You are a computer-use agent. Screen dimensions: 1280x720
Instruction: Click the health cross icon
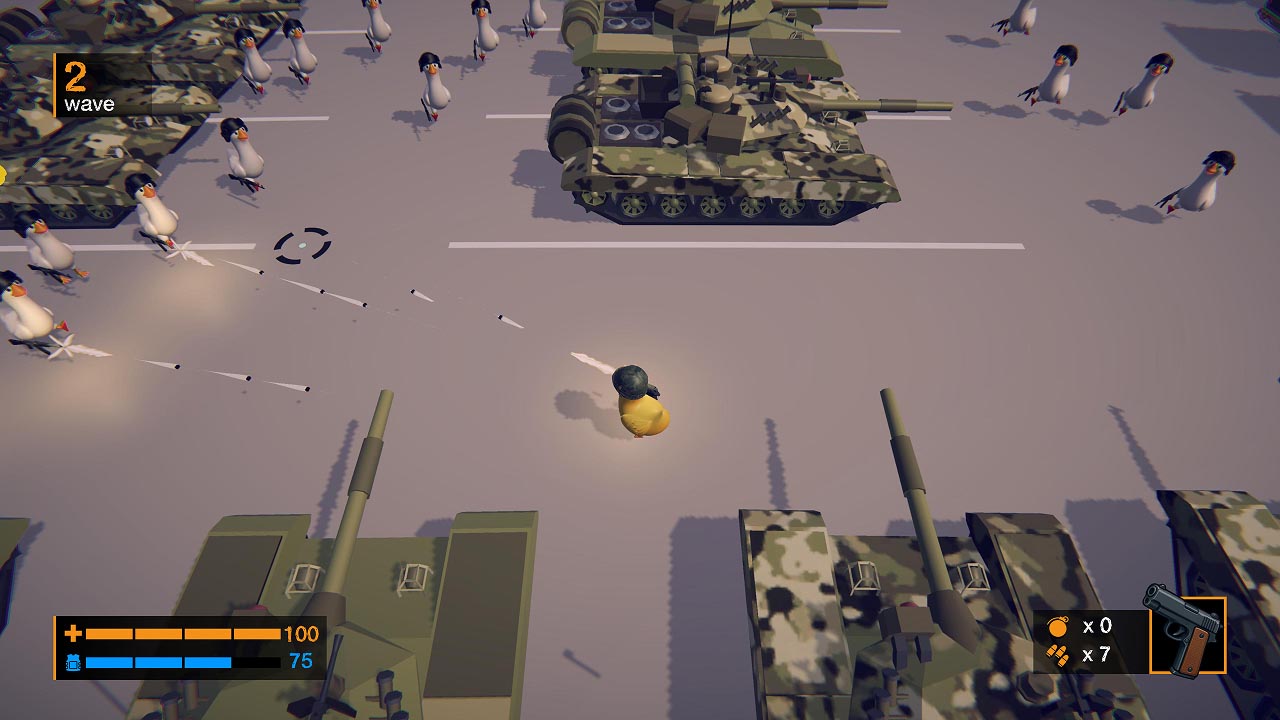click(x=73, y=633)
